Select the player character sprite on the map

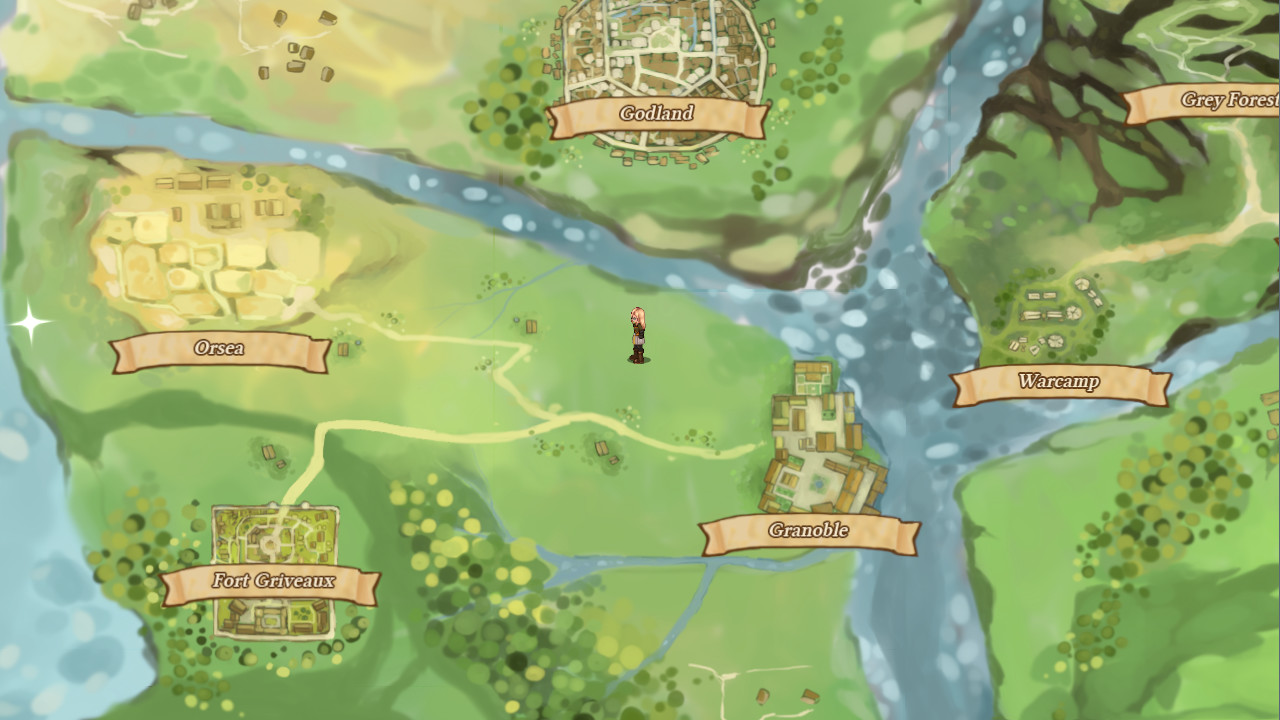point(639,335)
